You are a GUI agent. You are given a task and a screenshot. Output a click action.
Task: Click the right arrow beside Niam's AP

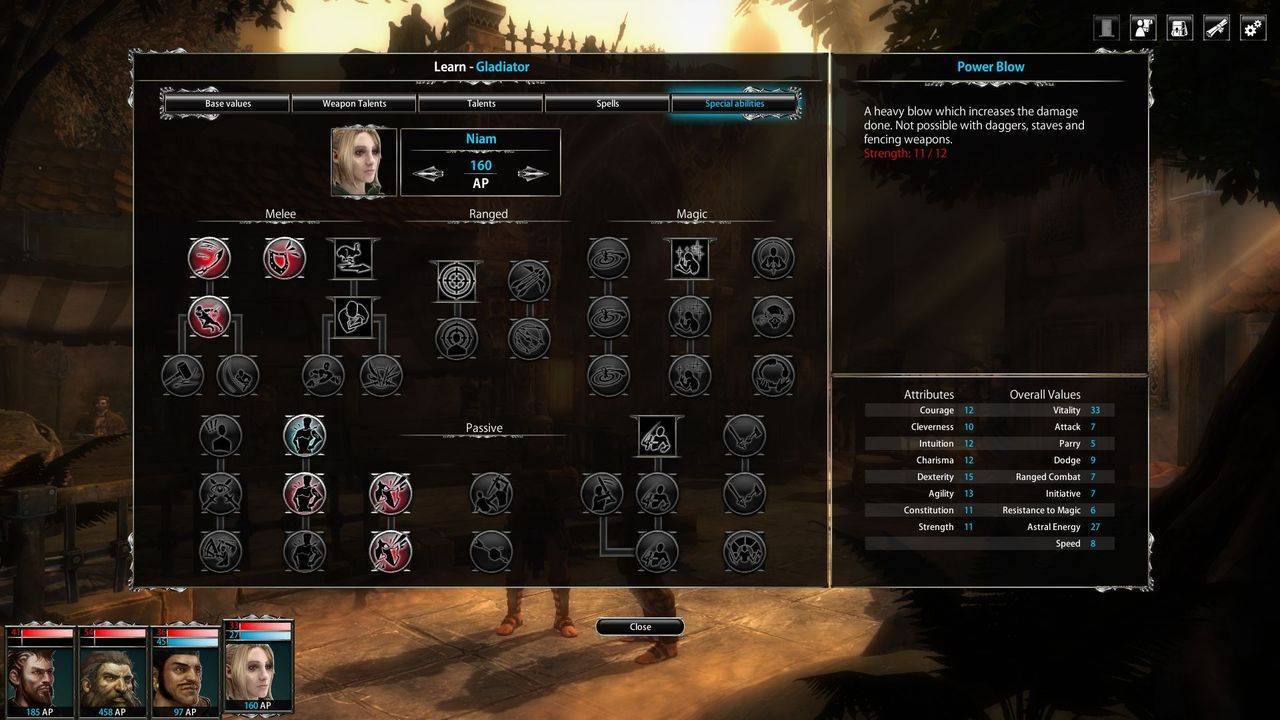pyautogui.click(x=532, y=173)
